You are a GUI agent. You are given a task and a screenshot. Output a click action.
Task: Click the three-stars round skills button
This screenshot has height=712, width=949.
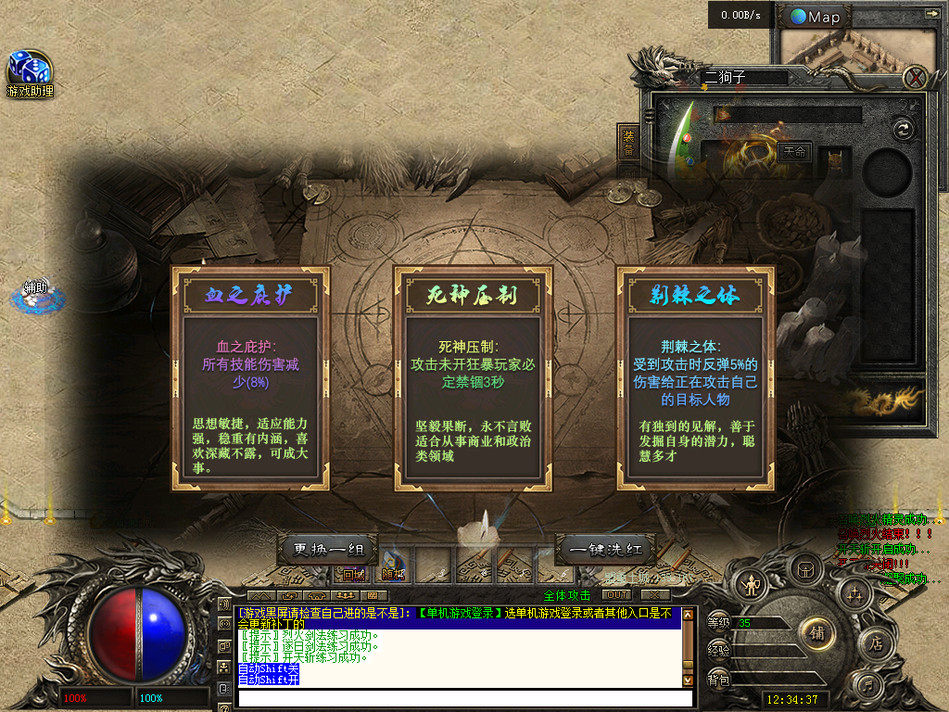coord(853,594)
